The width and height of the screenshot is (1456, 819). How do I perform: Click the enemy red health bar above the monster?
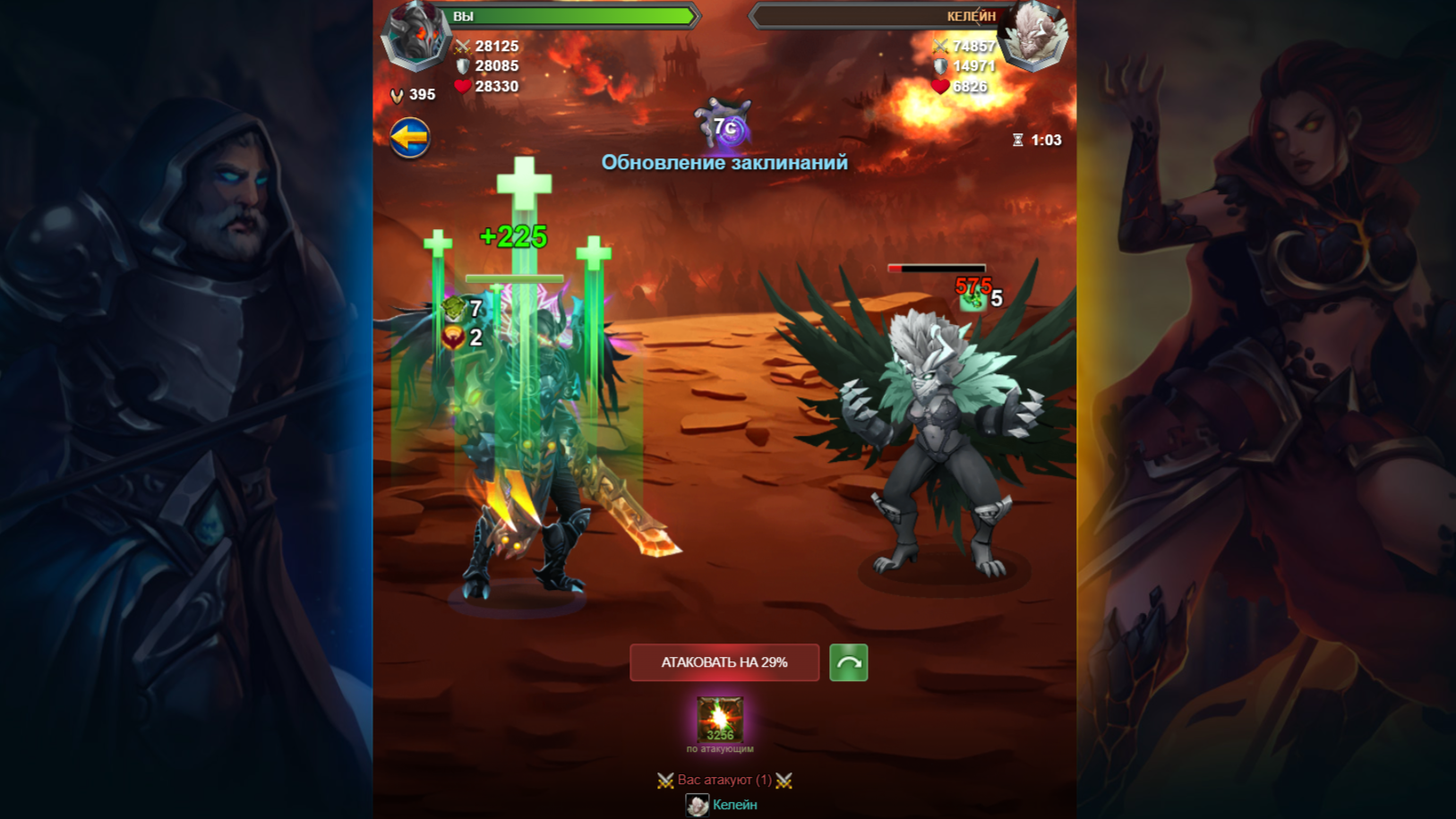click(937, 268)
